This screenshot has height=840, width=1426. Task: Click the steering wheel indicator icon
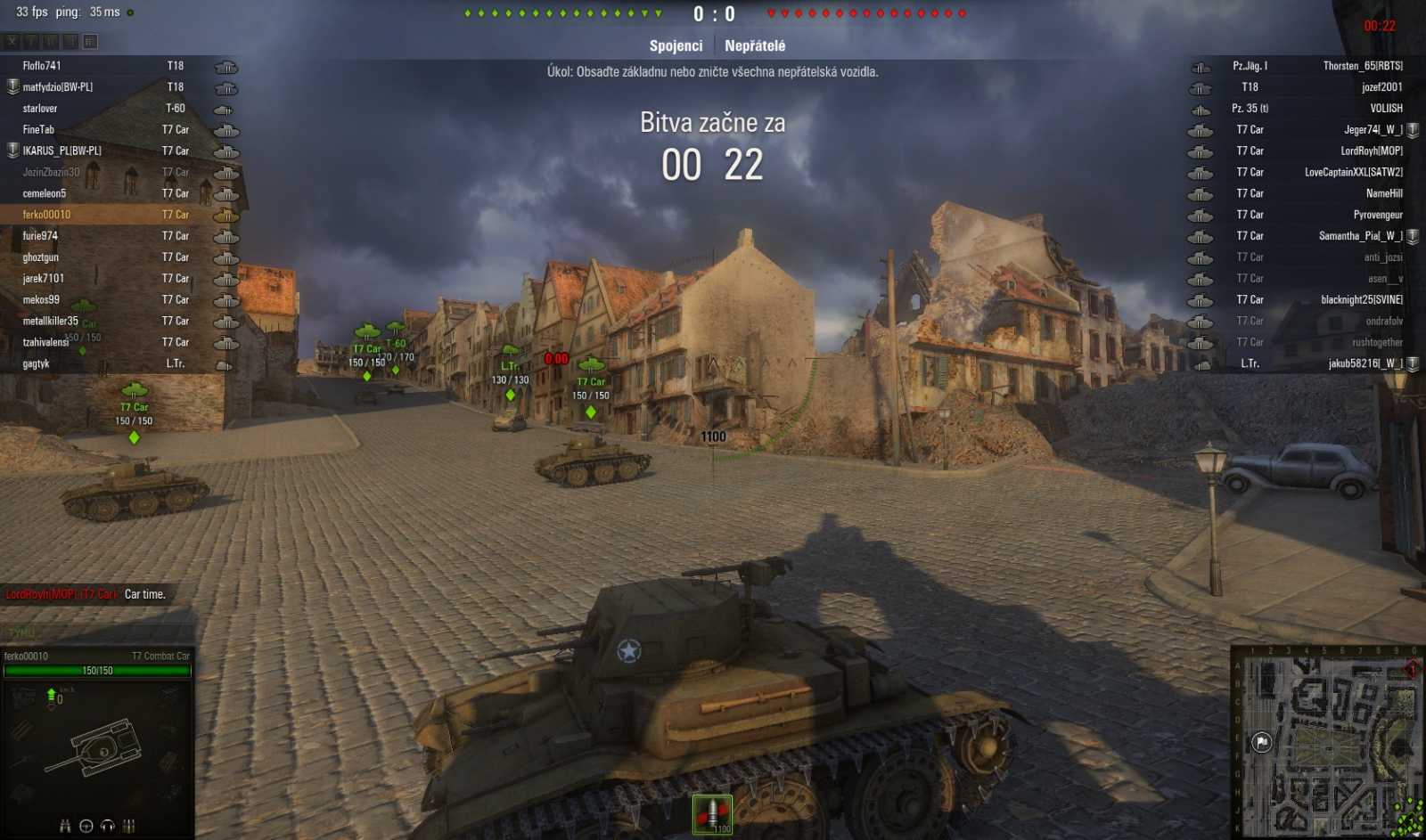pos(86,824)
